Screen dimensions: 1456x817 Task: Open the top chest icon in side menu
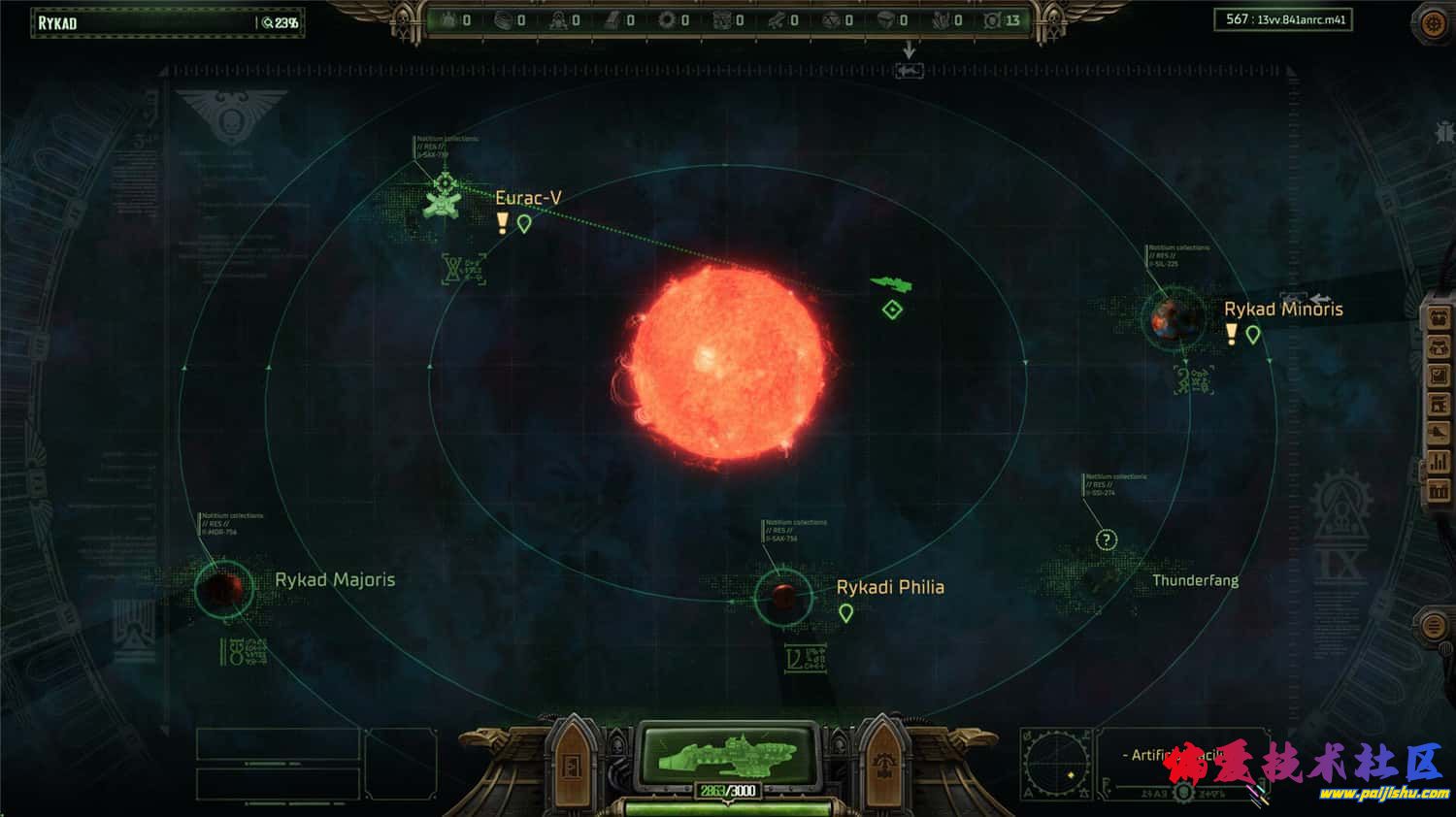(1438, 319)
